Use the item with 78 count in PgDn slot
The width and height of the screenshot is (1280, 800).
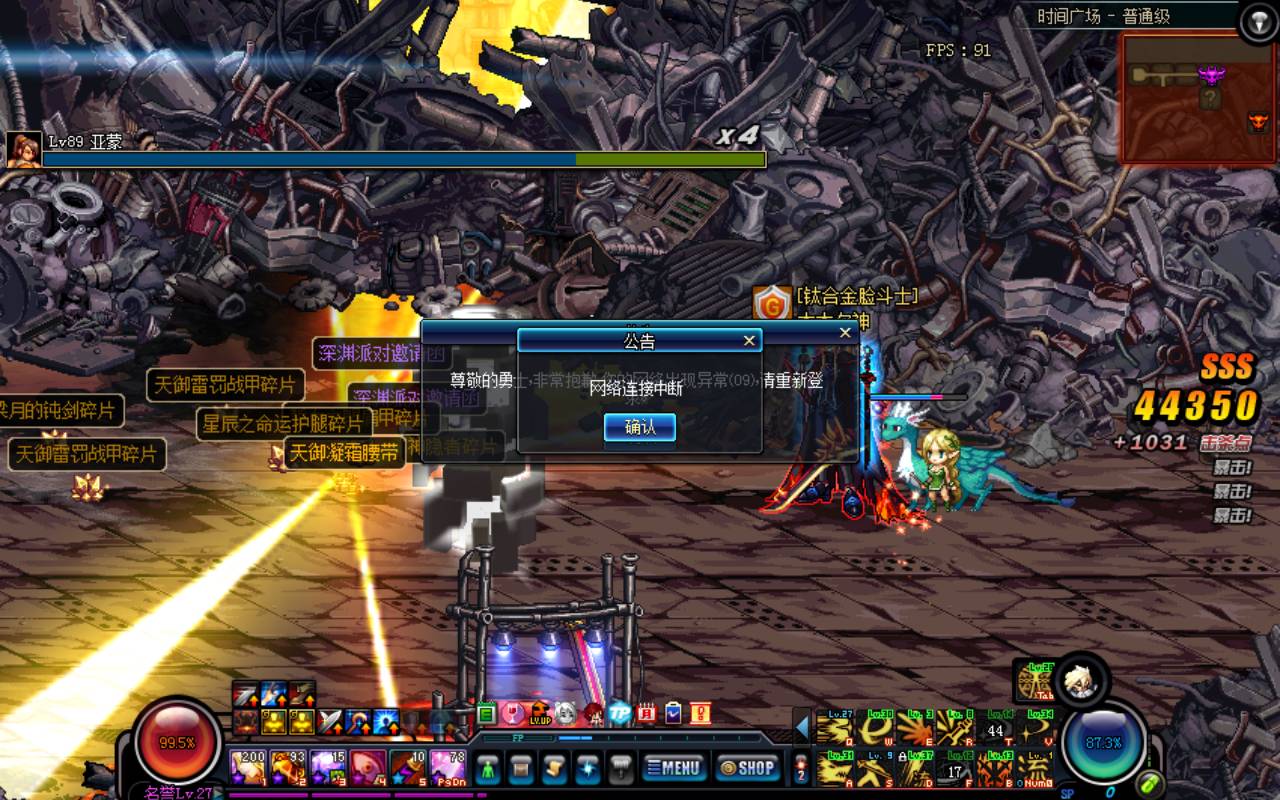447,767
